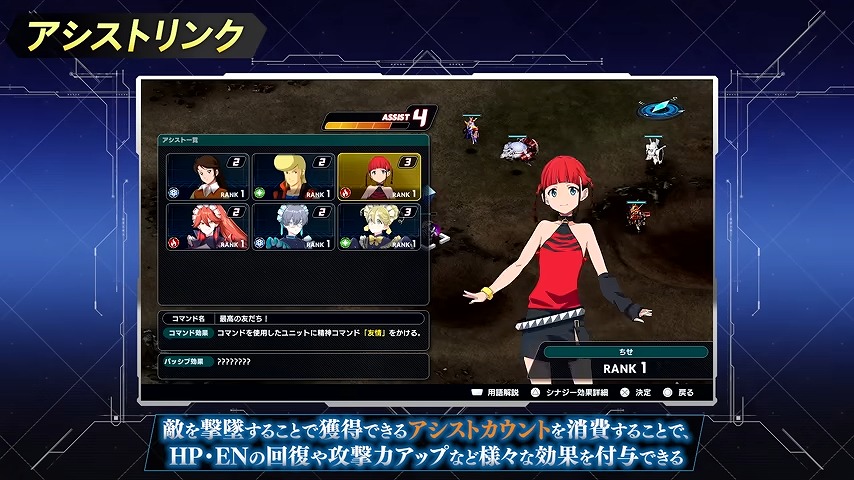Image resolution: width=854 pixels, height=480 pixels.
Task: Select the brown-haired woman assist card
Action: (x=207, y=176)
